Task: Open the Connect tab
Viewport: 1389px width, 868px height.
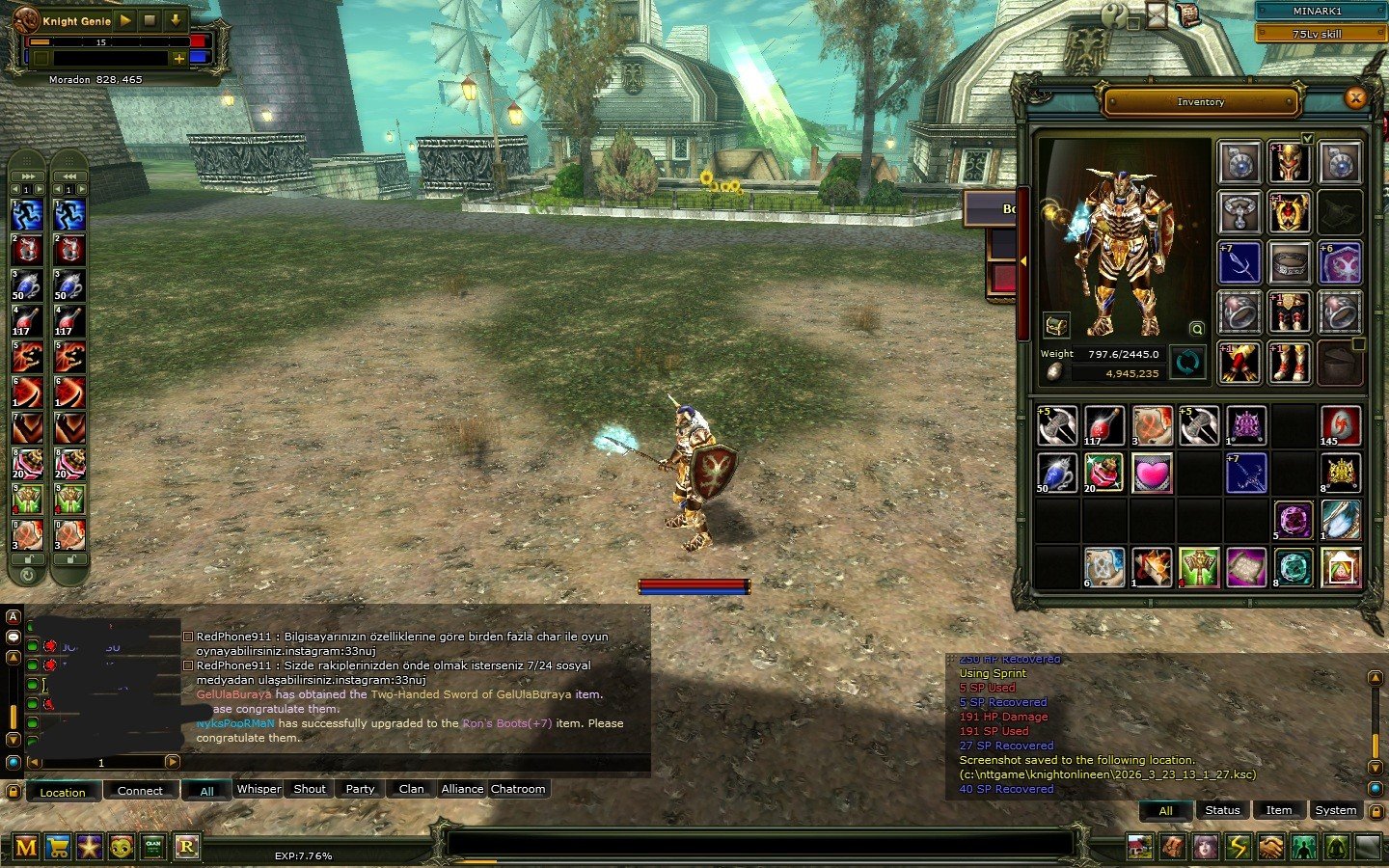Action: click(140, 791)
